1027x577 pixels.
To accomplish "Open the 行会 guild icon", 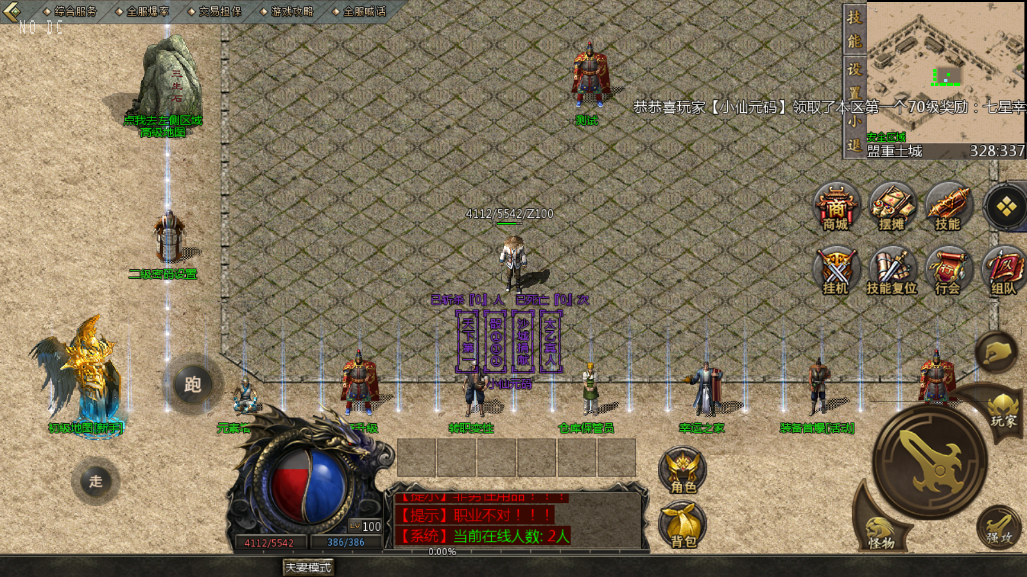I will [x=947, y=268].
